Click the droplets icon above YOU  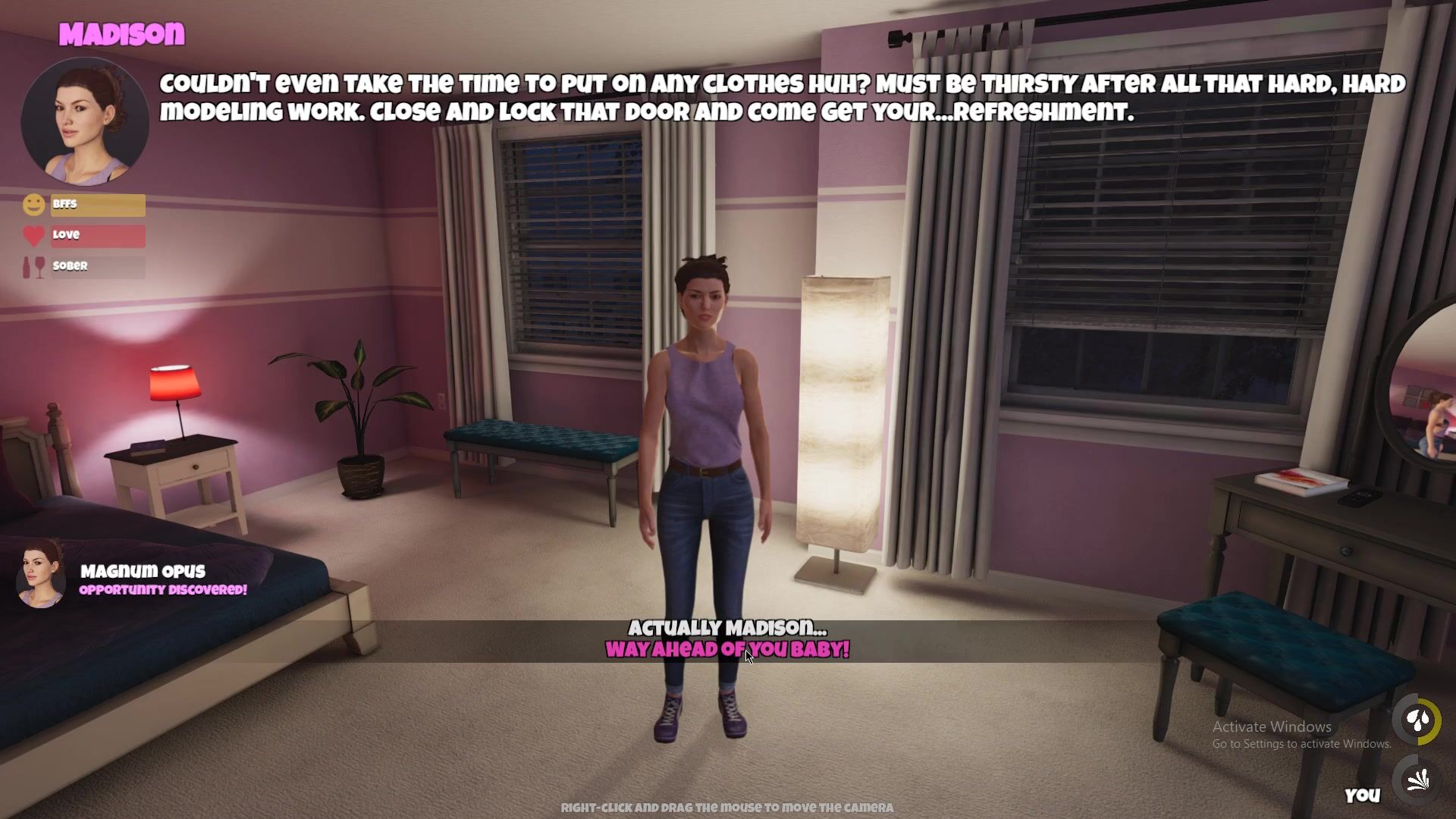(x=1417, y=720)
